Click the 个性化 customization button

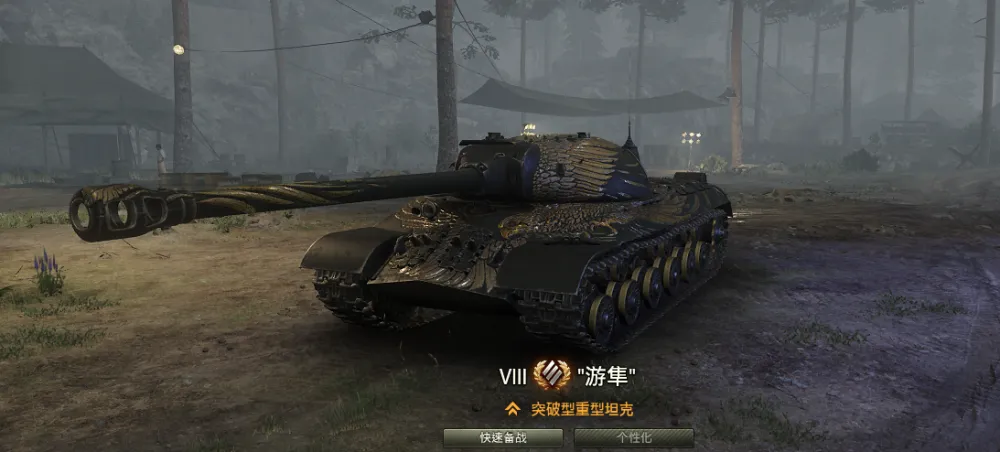(x=633, y=438)
